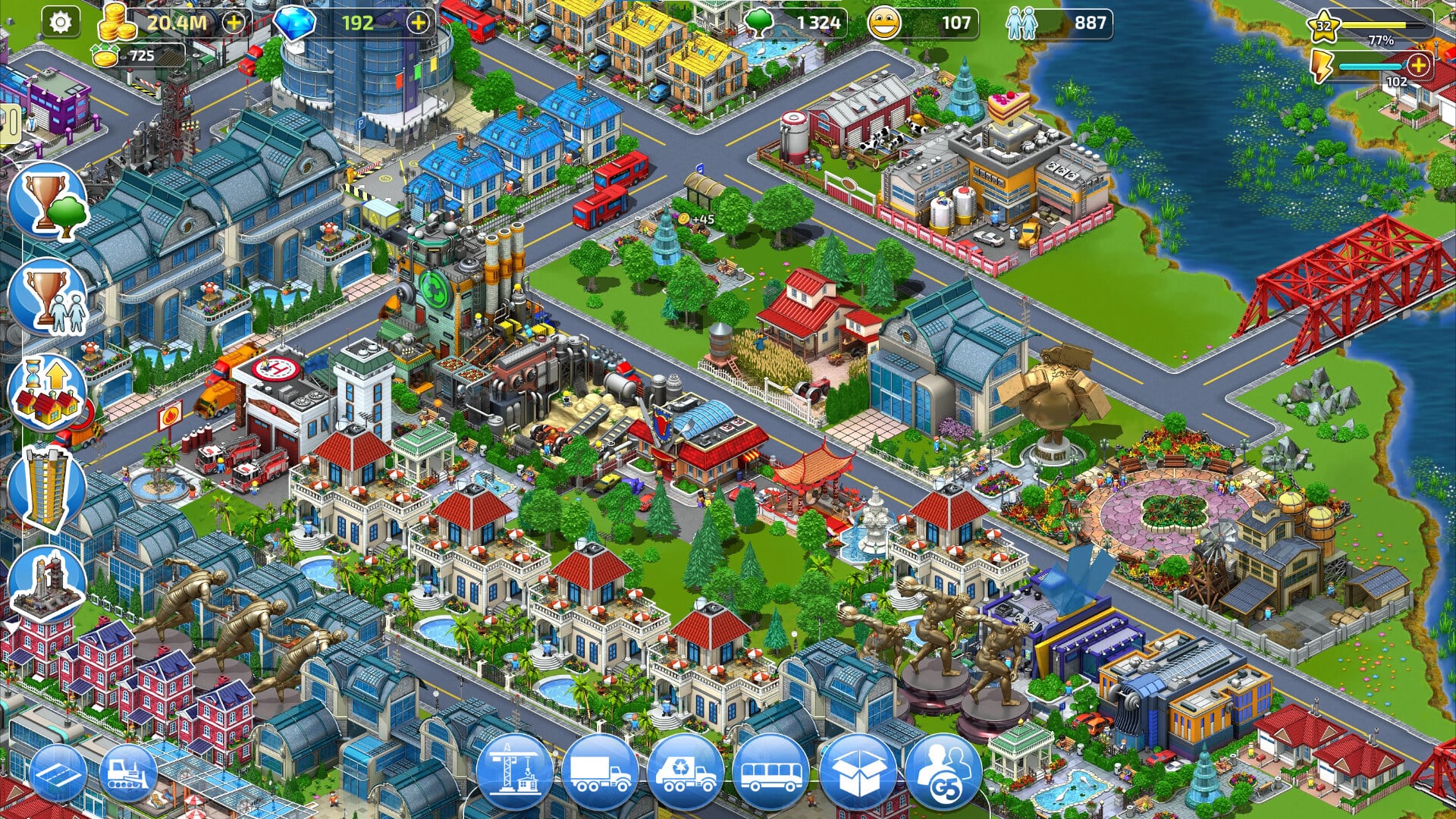This screenshot has height=819, width=1456.
Task: Buy more blue gems with plus button
Action: pyautogui.click(x=418, y=23)
